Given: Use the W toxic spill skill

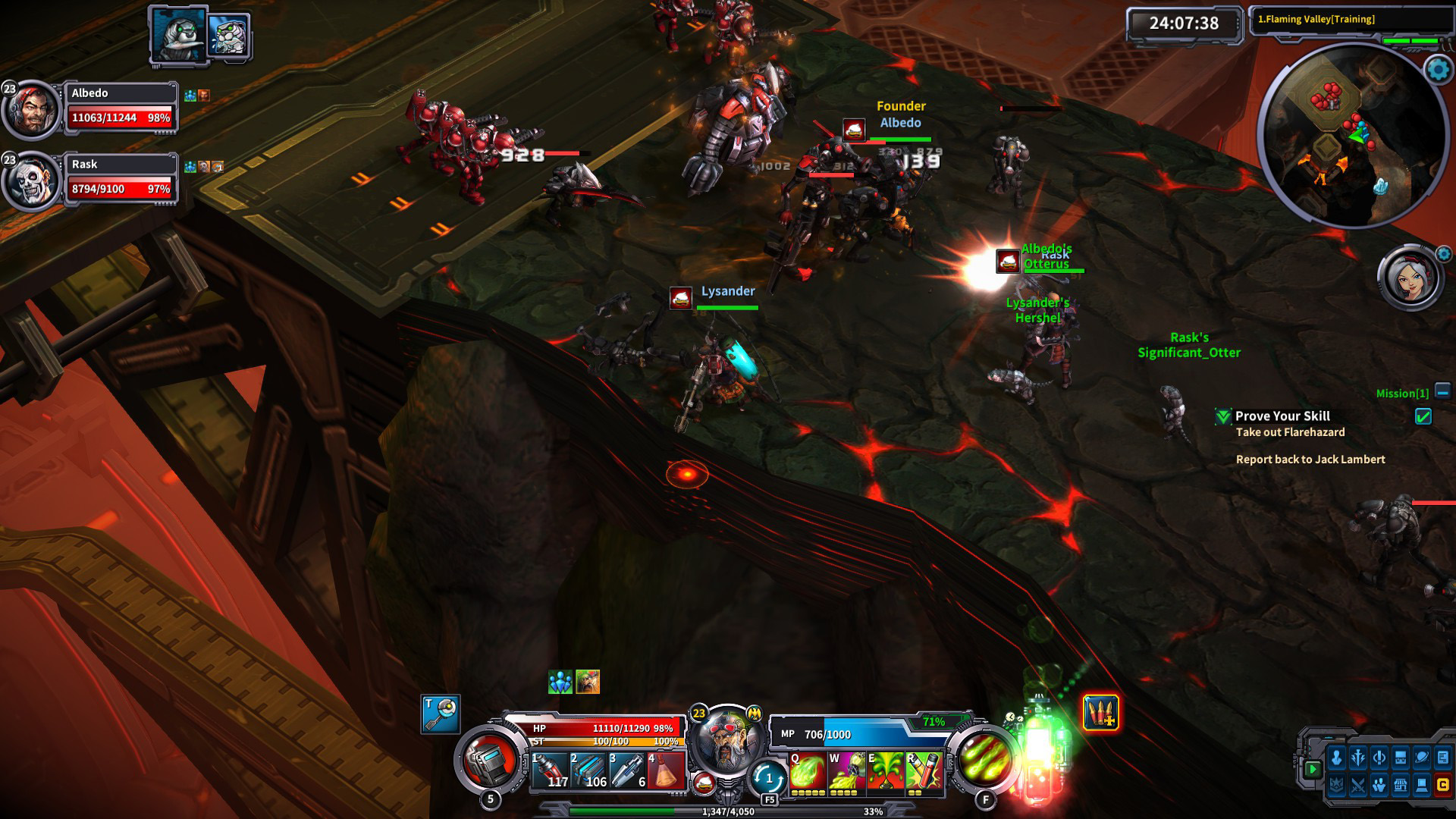Looking at the screenshot, I should [x=847, y=772].
